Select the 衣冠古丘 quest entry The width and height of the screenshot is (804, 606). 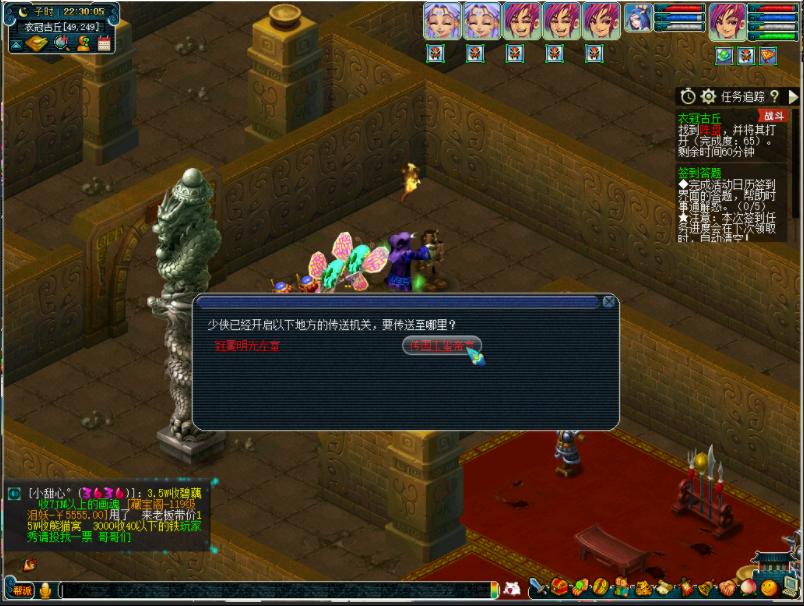pyautogui.click(x=699, y=116)
